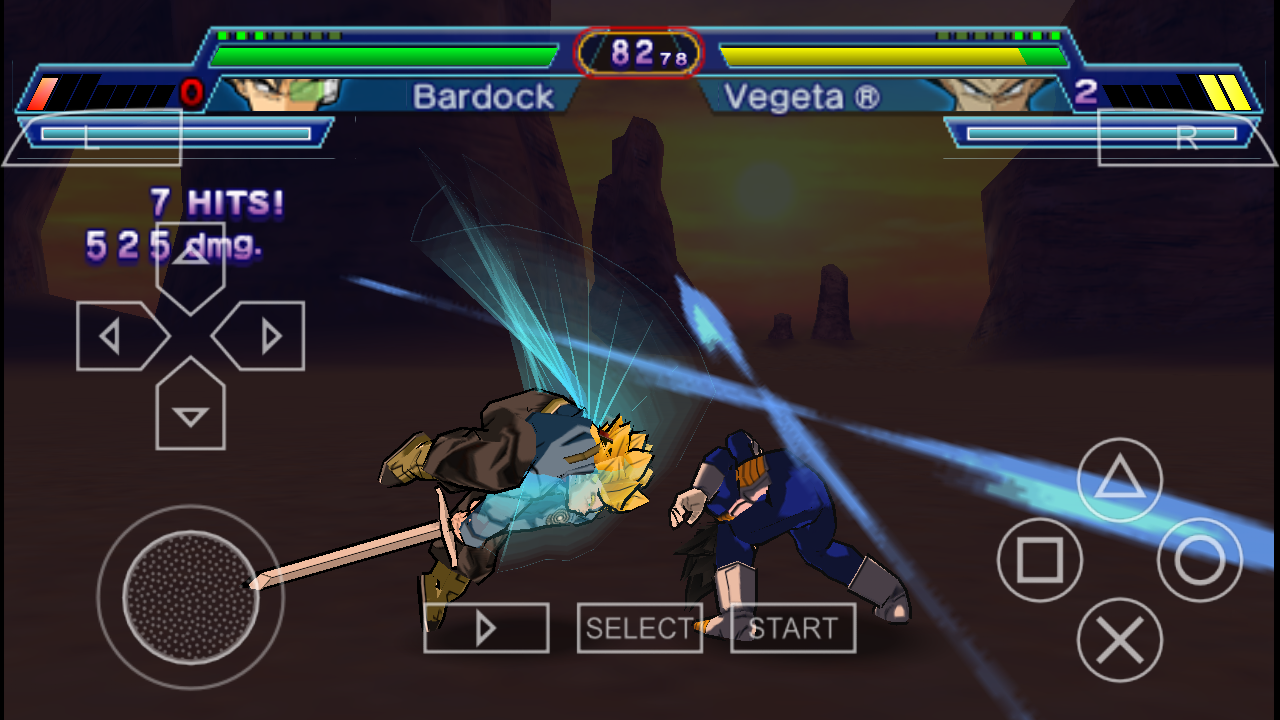Viewport: 1280px width, 720px height.
Task: Tap the START button to pause
Action: point(793,628)
